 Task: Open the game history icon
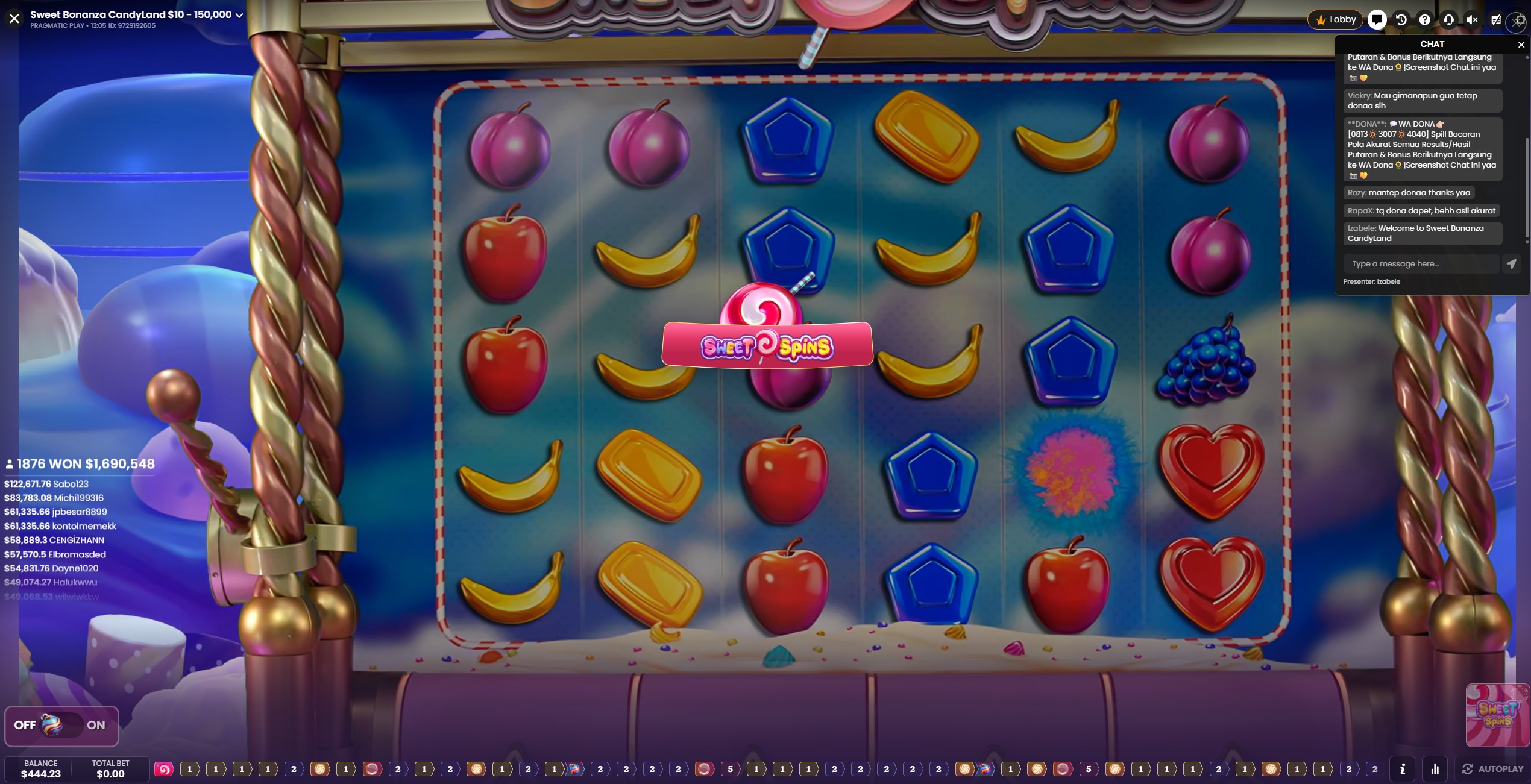[1401, 19]
